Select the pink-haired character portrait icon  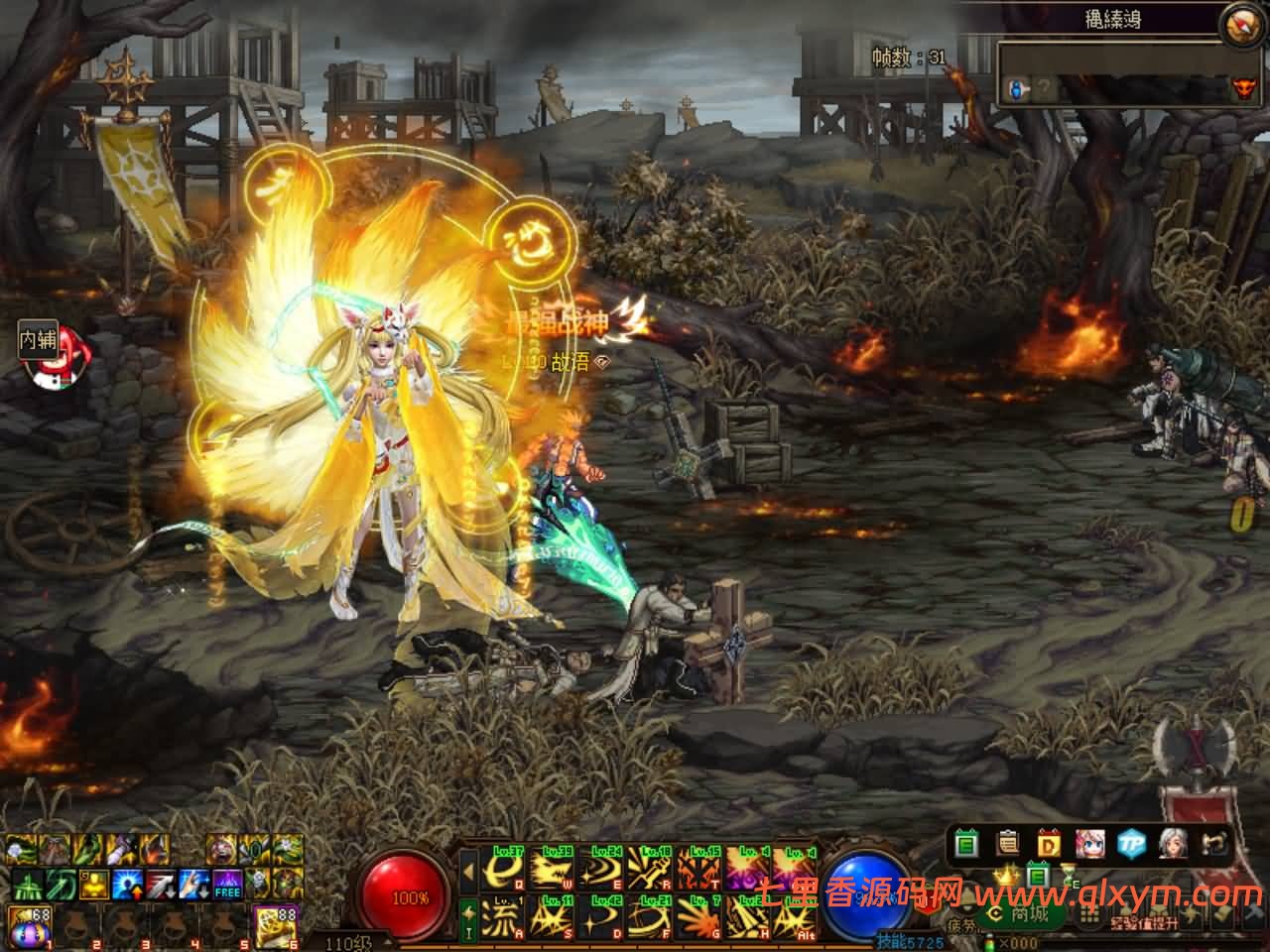1090,844
